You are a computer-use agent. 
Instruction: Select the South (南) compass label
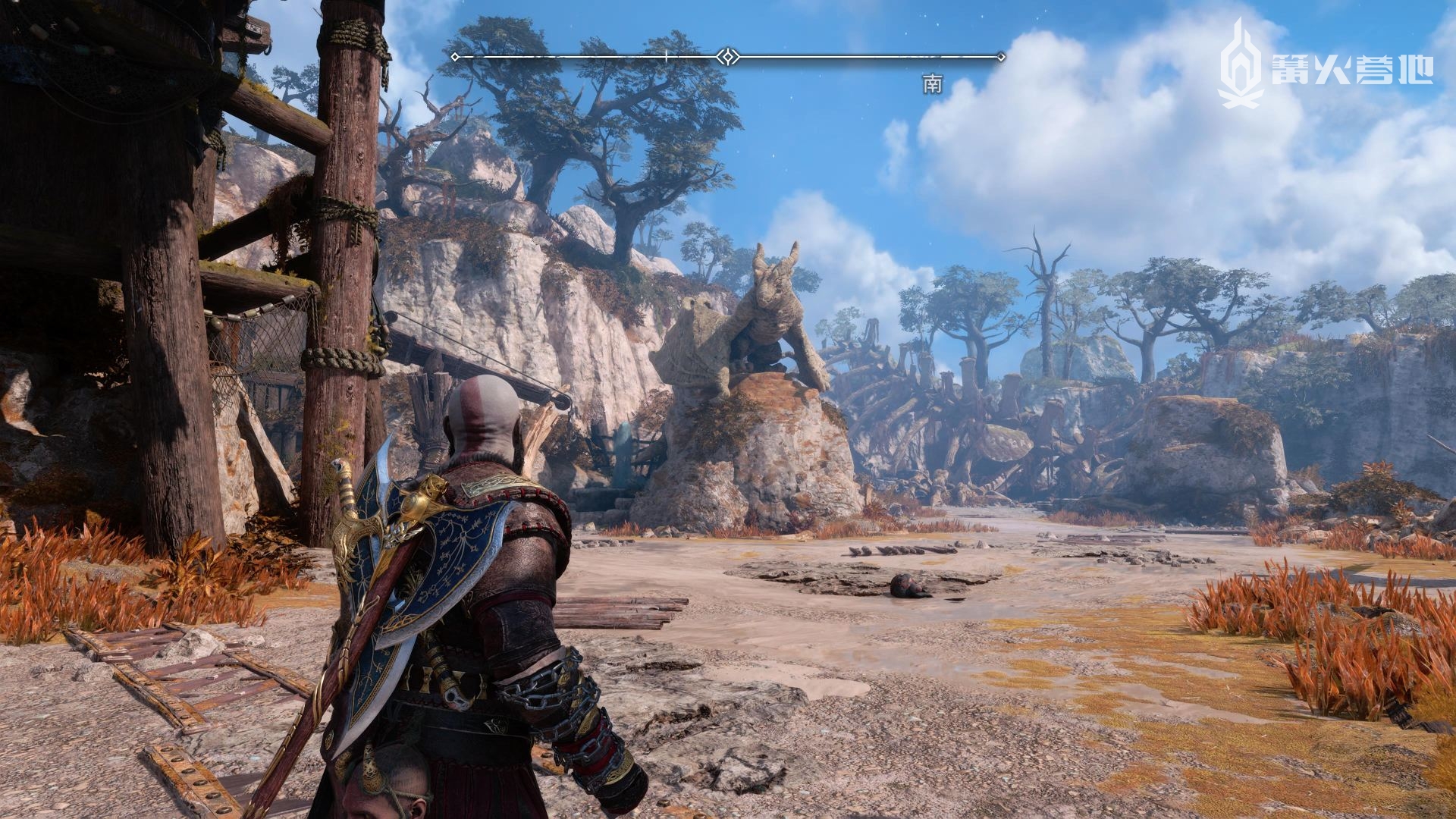click(932, 84)
